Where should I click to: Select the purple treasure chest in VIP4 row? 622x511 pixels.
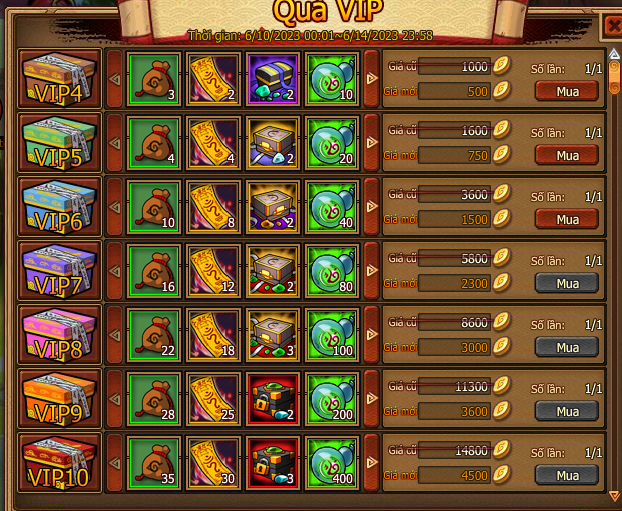[272, 78]
